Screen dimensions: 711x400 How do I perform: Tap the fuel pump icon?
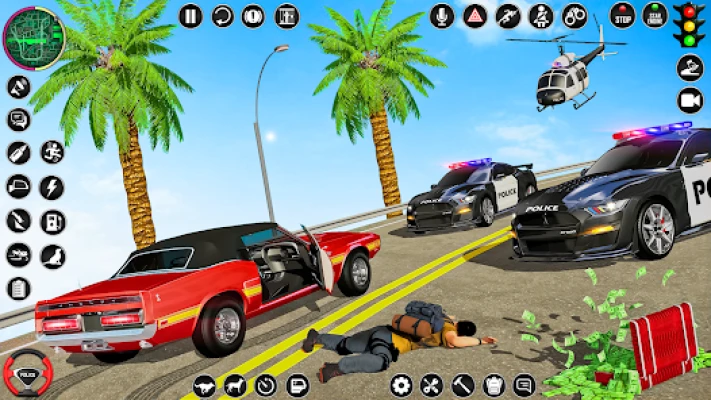click(x=51, y=221)
